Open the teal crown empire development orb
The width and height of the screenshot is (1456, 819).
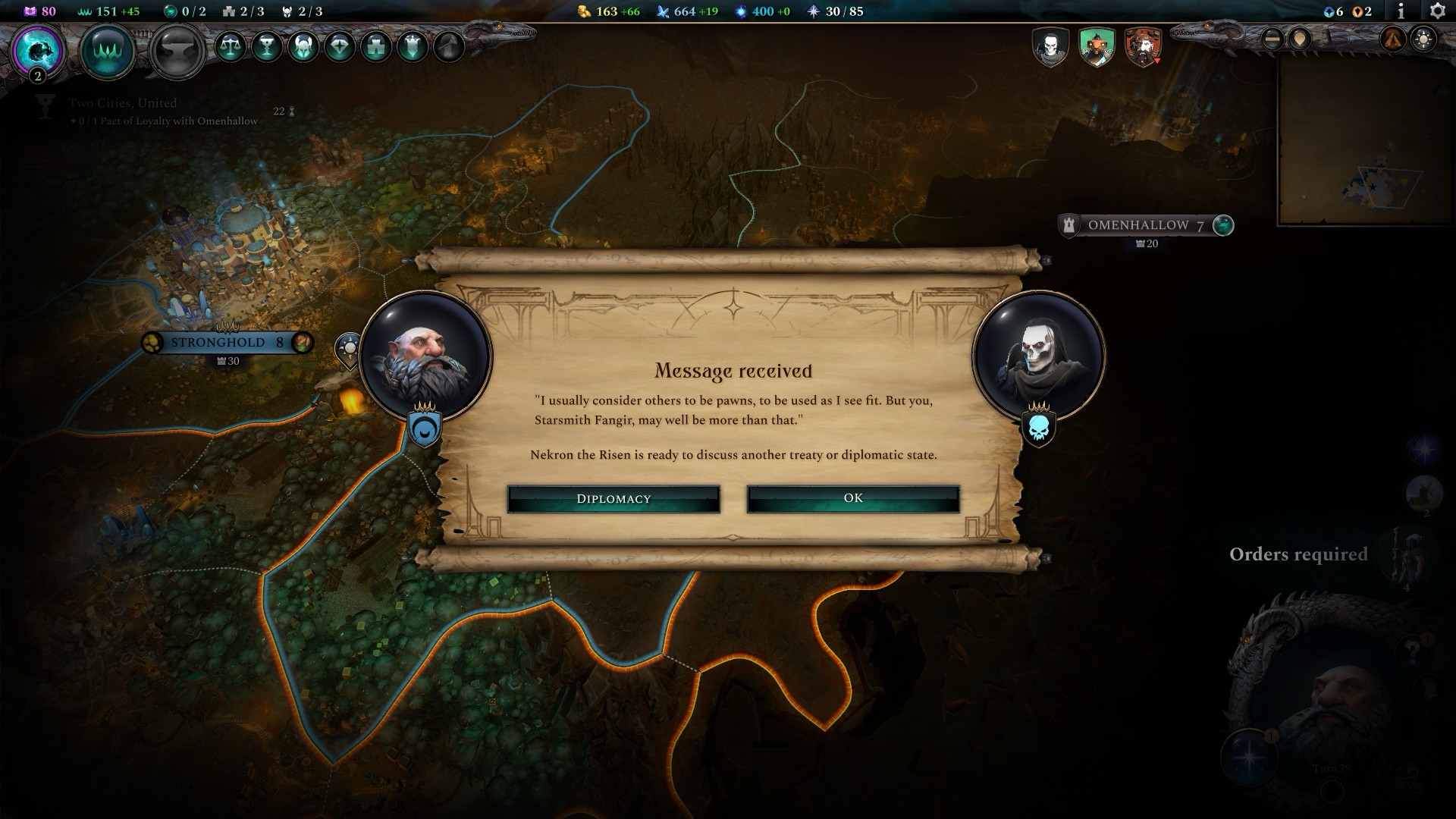(108, 50)
